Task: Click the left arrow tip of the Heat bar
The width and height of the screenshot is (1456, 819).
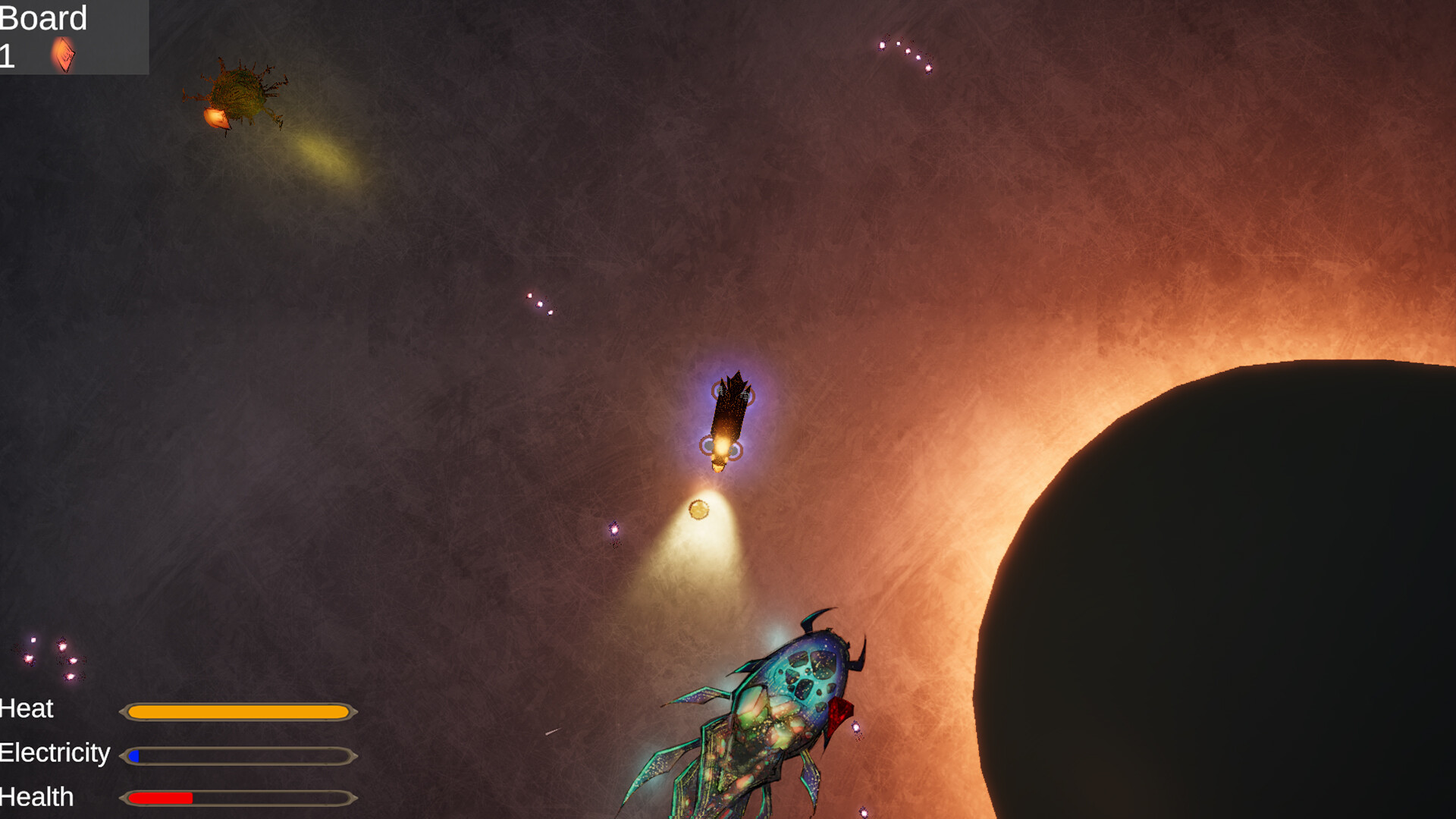Action: point(123,711)
